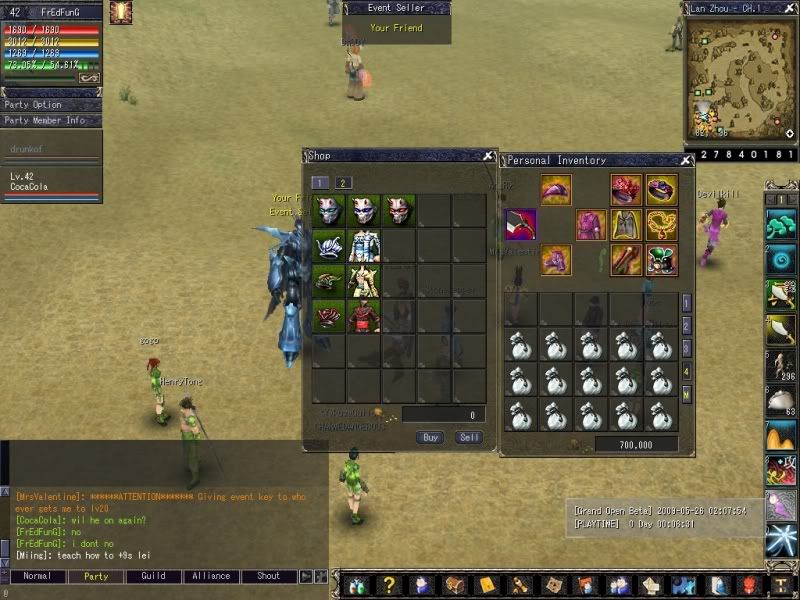Image resolution: width=800 pixels, height=600 pixels.
Task: Switch chat to the Guild channel
Action: (x=153, y=576)
